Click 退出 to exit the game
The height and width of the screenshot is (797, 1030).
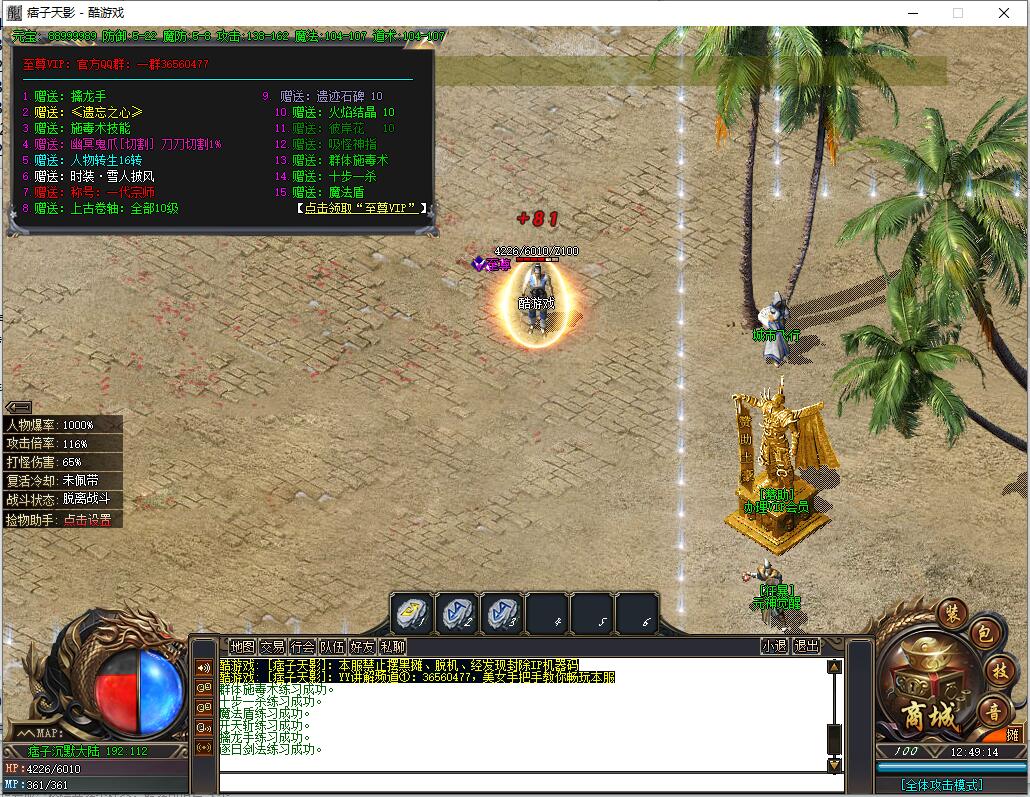[806, 647]
